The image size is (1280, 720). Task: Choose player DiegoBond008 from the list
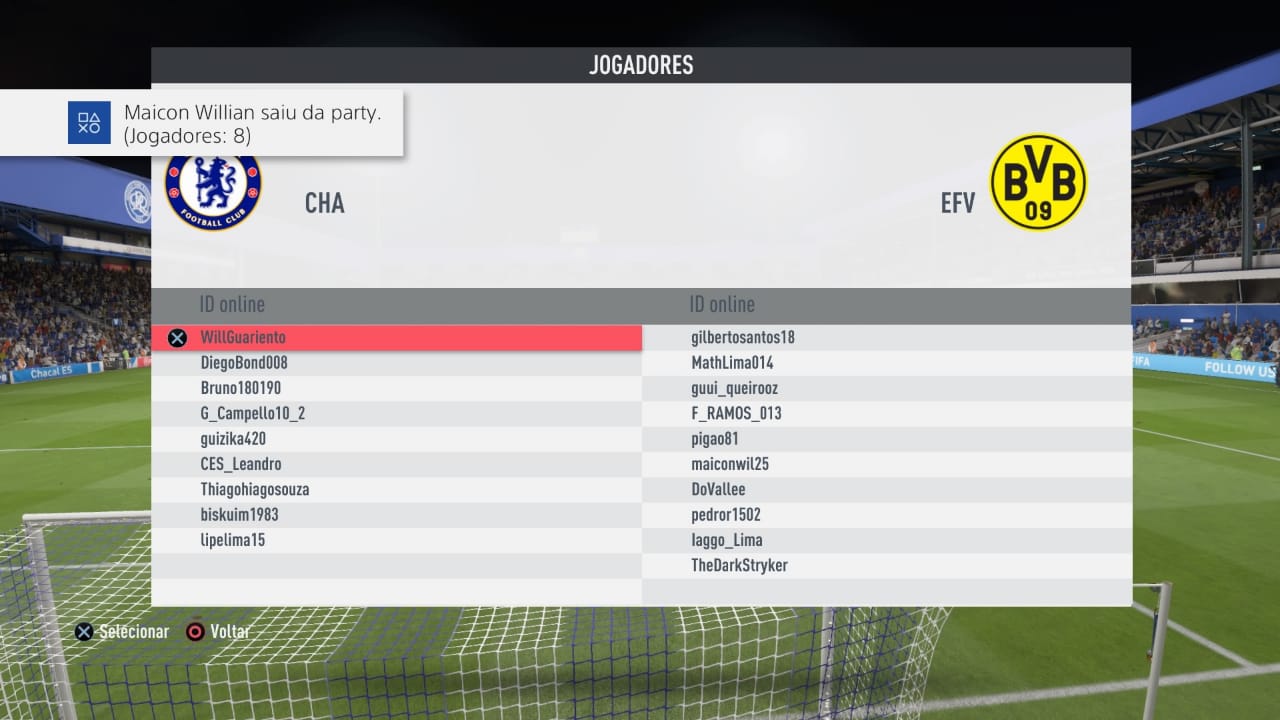(244, 363)
